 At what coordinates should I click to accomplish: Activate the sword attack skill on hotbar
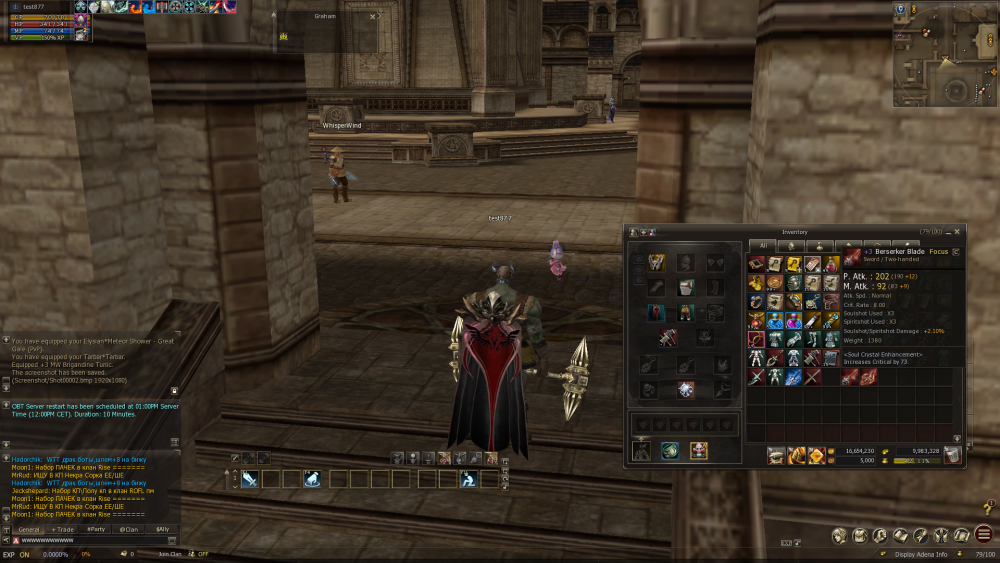[249, 479]
